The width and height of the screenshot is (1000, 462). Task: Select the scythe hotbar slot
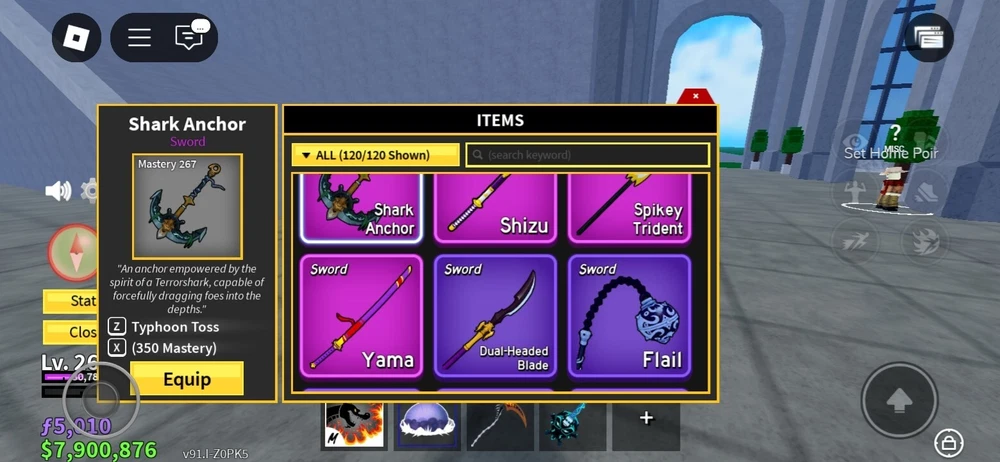click(x=500, y=424)
